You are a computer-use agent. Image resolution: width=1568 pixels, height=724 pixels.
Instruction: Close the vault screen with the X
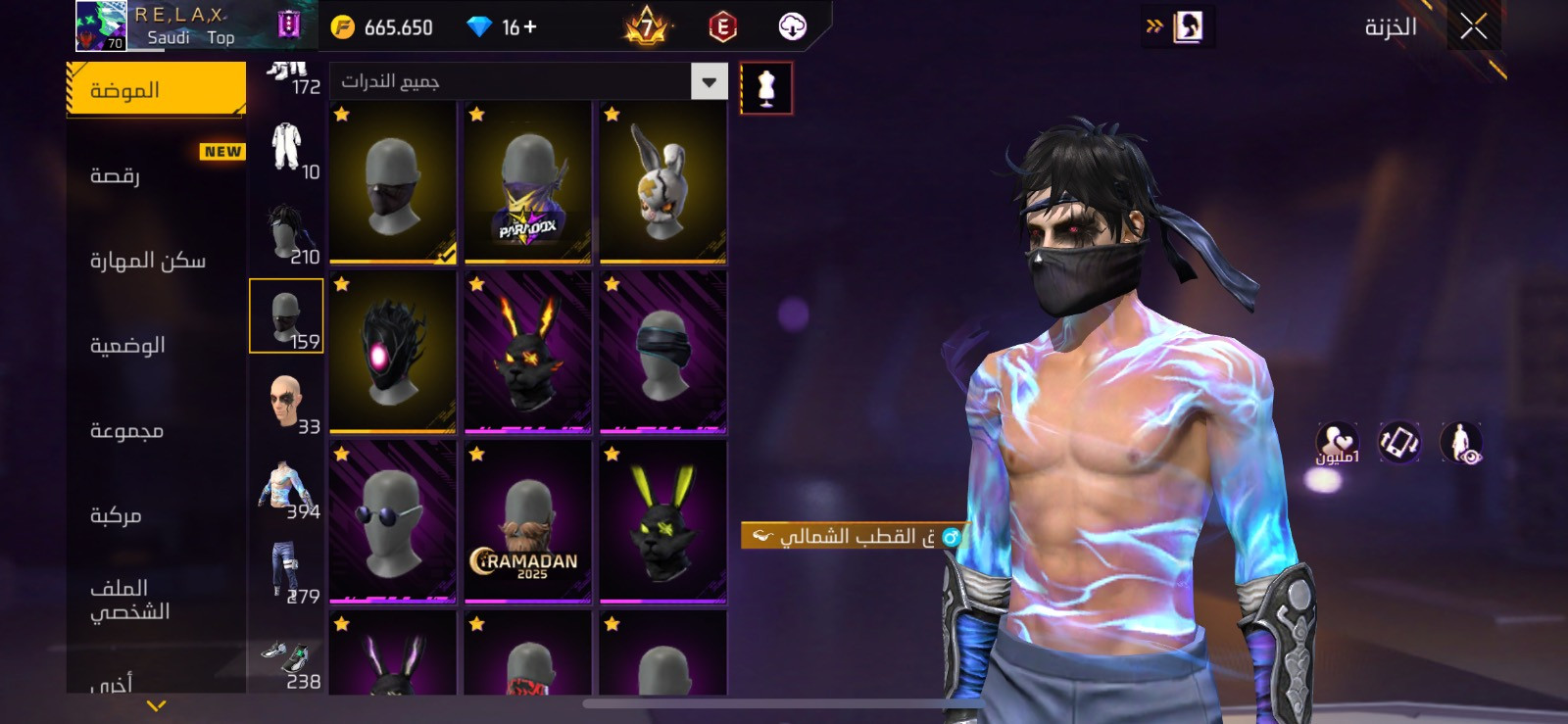tap(1473, 26)
